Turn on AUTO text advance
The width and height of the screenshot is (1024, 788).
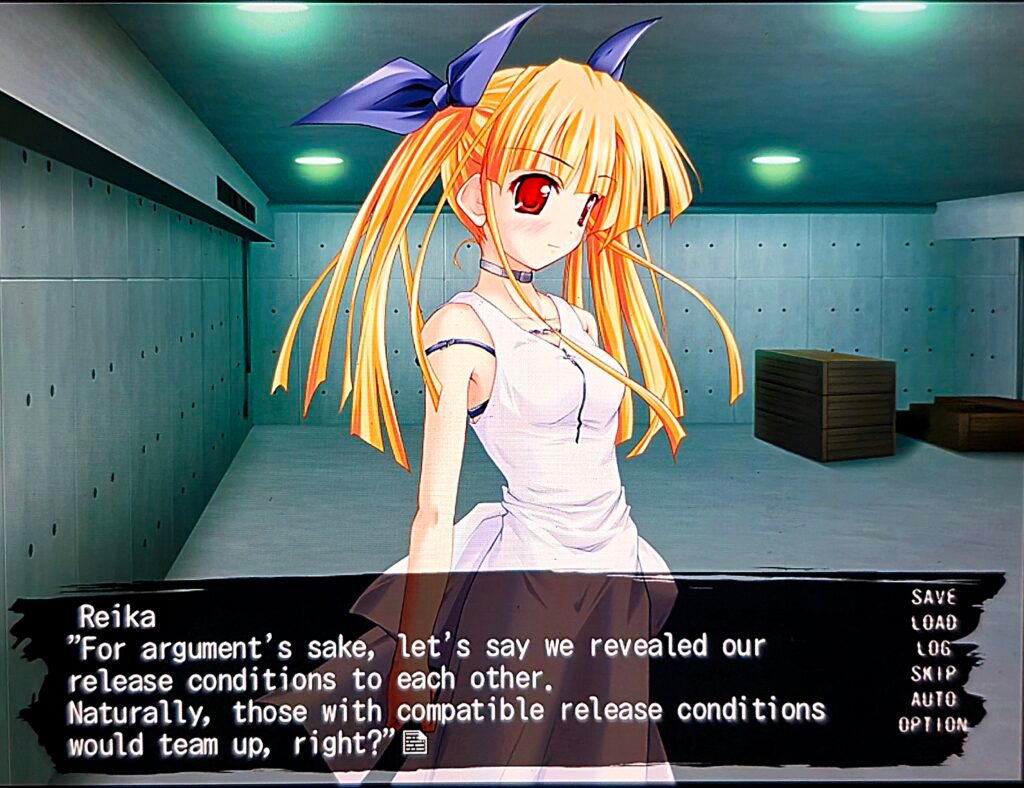point(933,699)
